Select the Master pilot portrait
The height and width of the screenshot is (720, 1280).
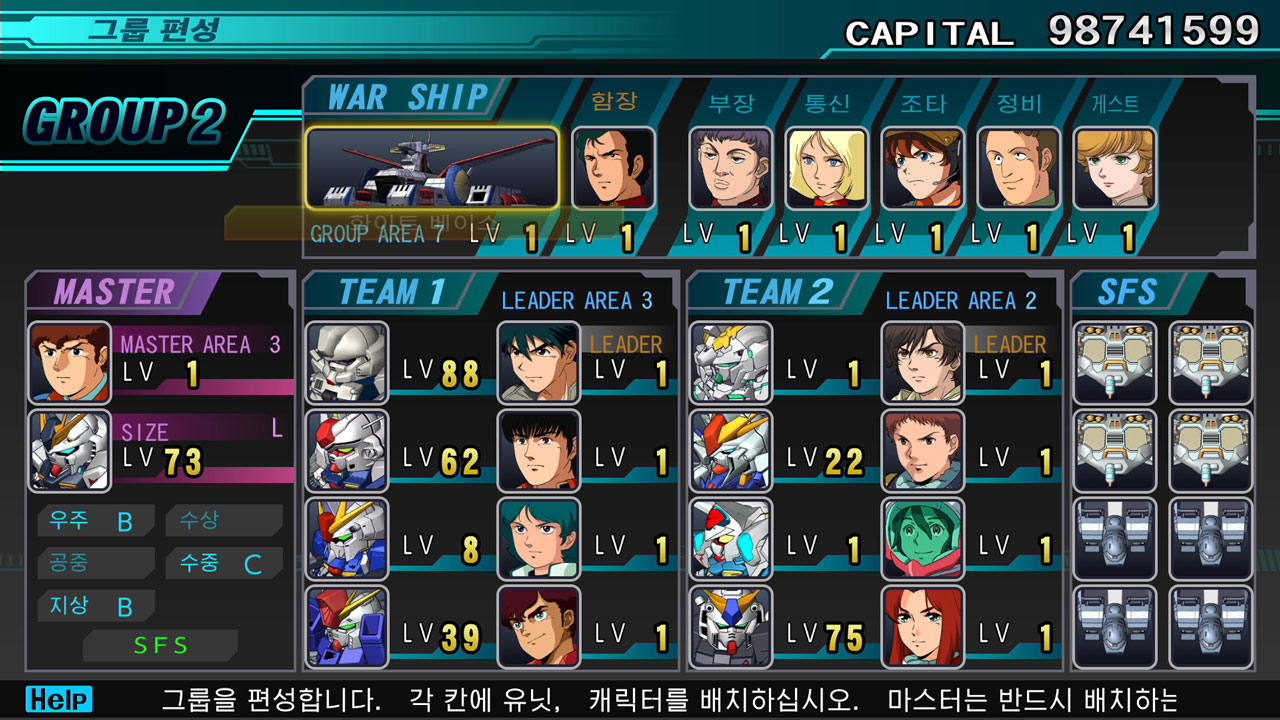coord(70,362)
